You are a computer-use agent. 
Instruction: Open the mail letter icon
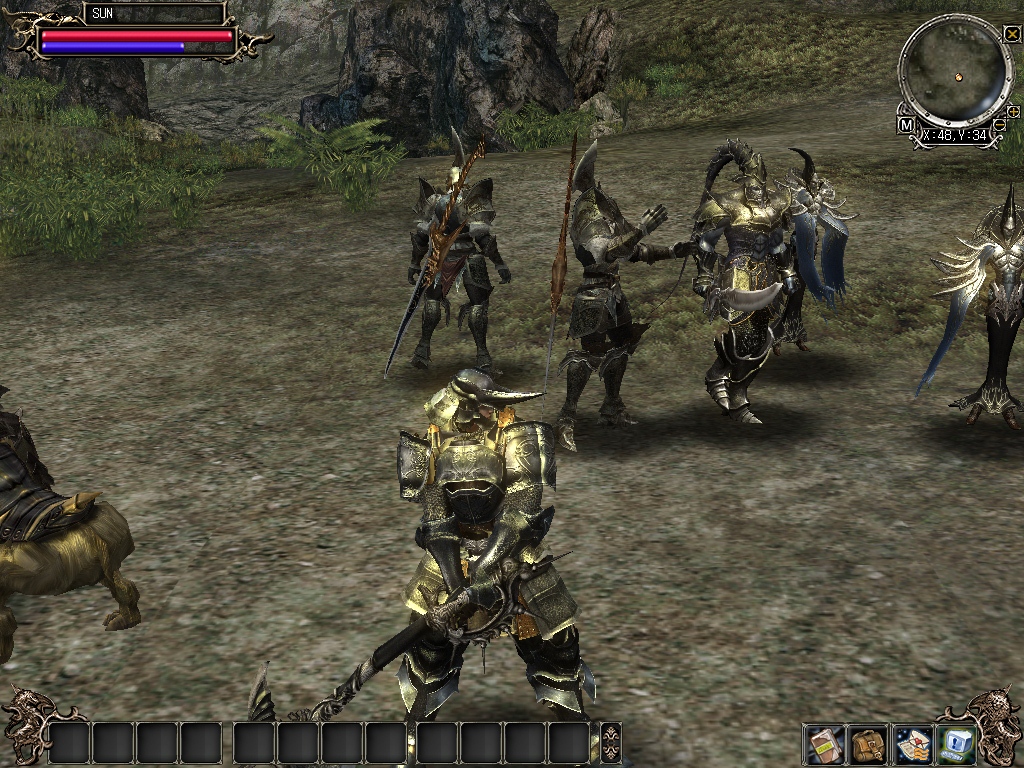tap(913, 743)
